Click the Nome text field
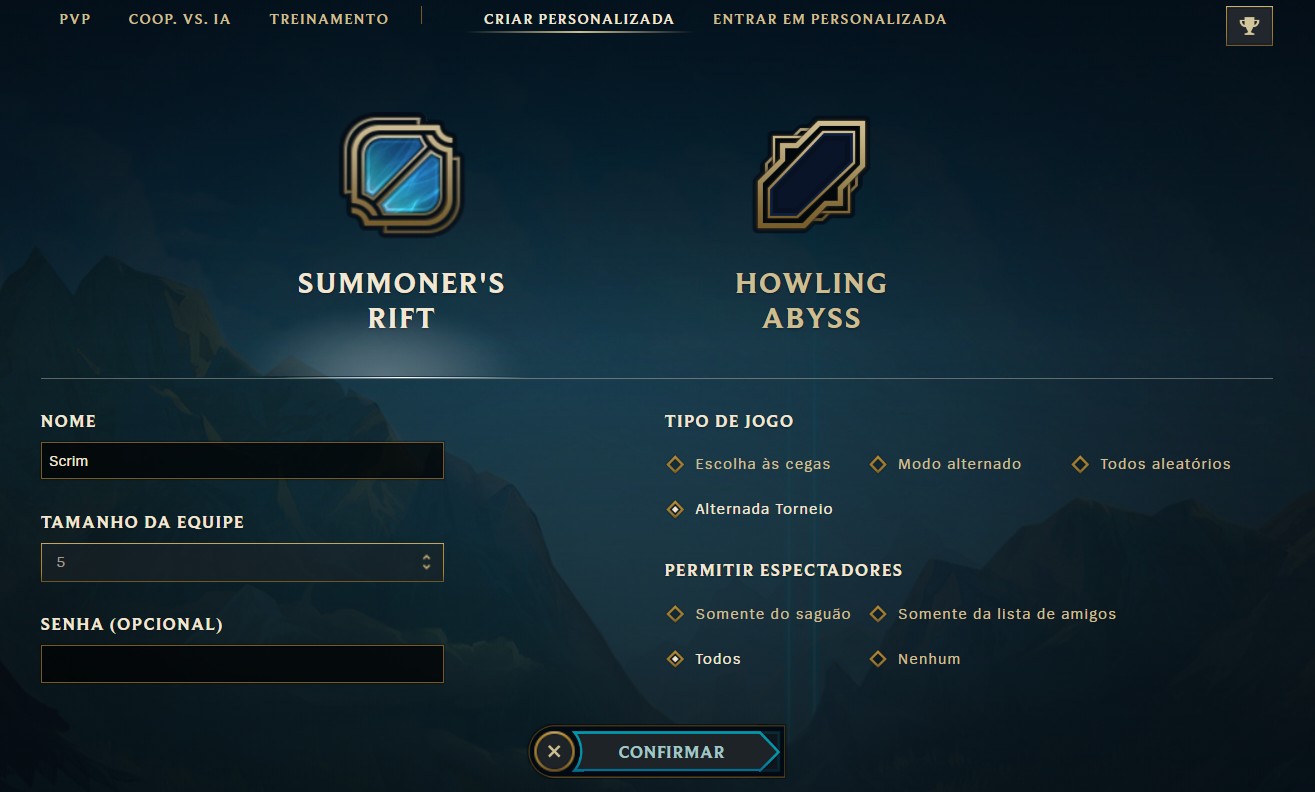The width and height of the screenshot is (1315, 792). [x=242, y=460]
